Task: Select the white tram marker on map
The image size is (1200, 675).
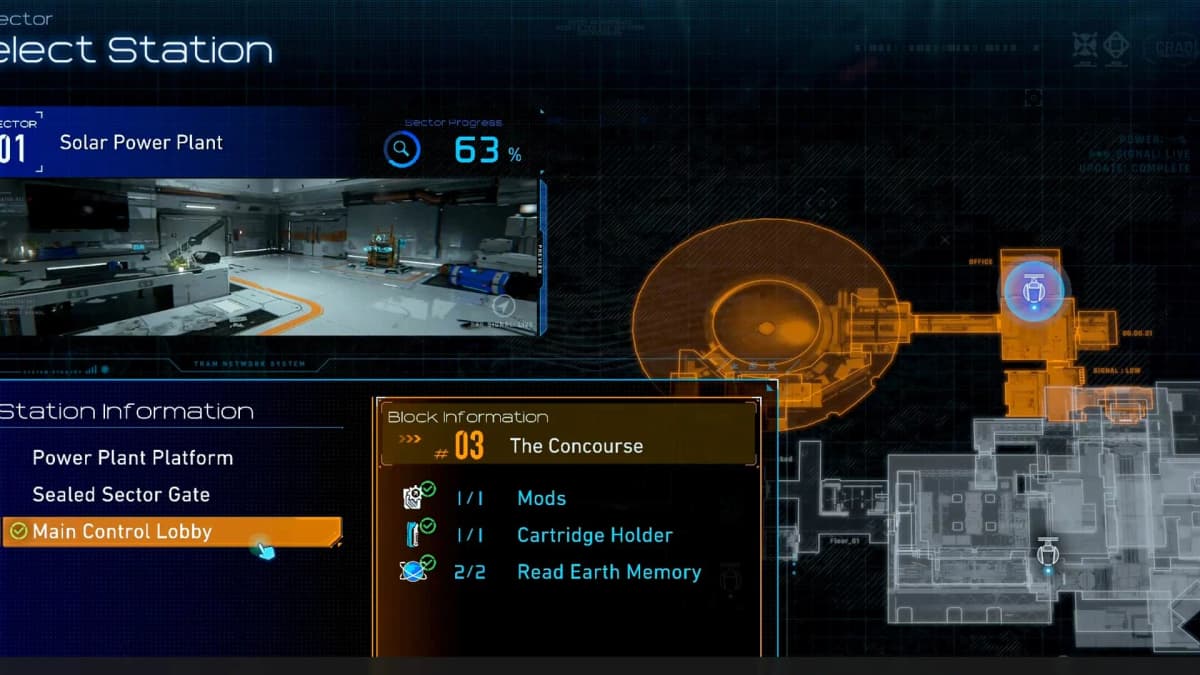Action: [1047, 553]
